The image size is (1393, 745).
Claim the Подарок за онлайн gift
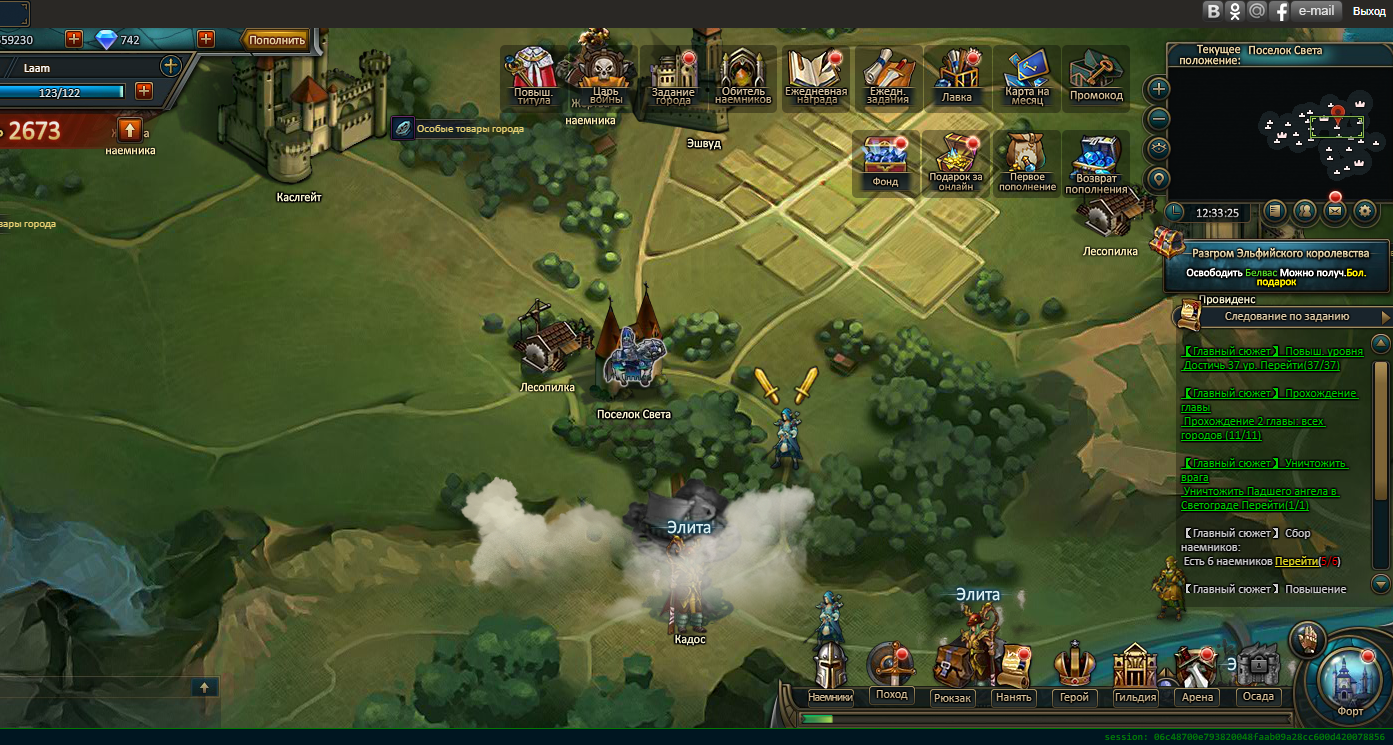click(x=956, y=161)
